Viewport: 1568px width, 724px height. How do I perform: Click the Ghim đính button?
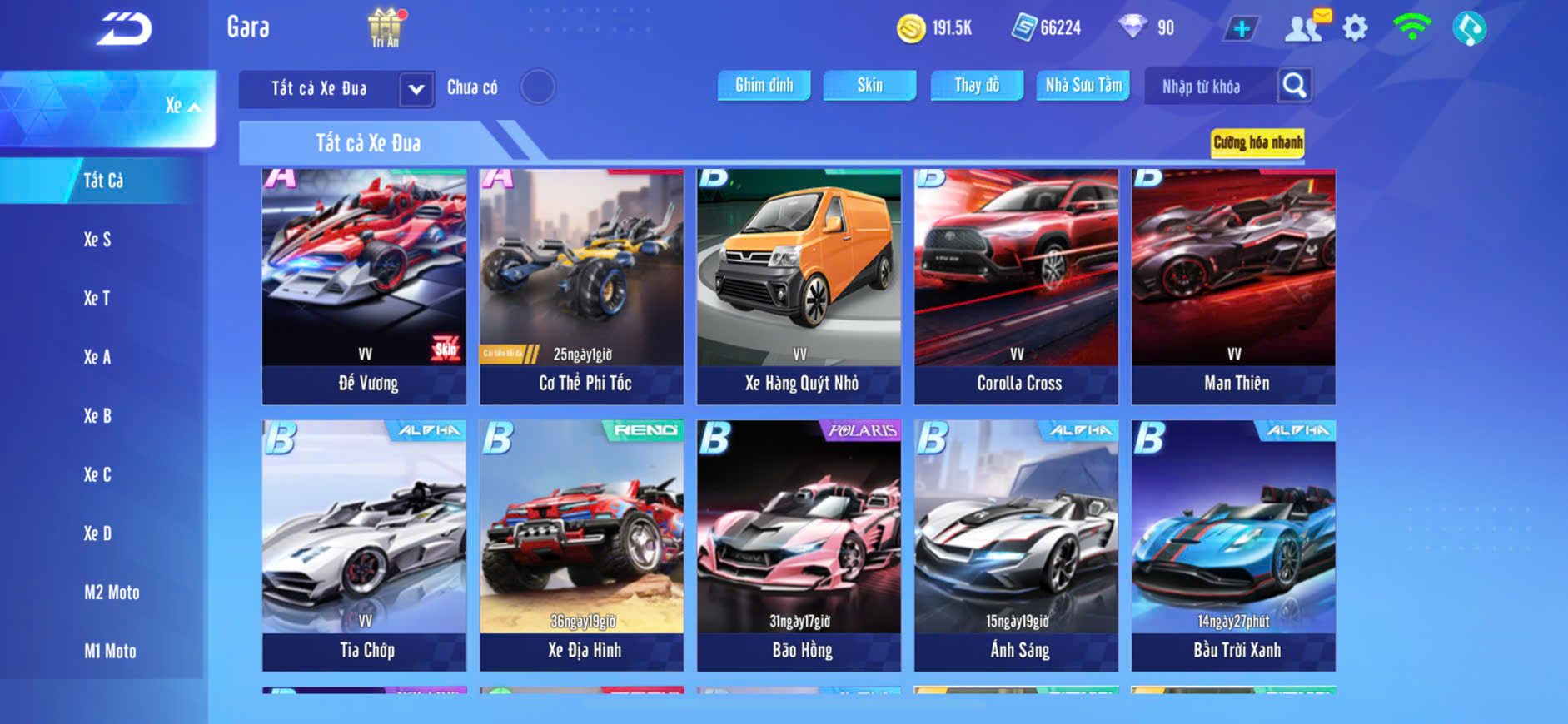click(764, 85)
